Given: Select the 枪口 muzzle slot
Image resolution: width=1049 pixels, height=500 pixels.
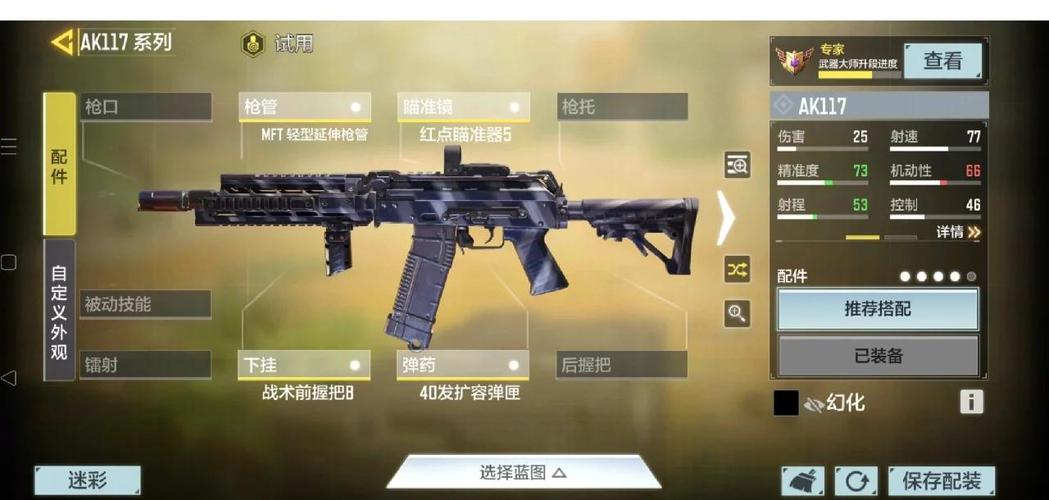Looking at the screenshot, I should coord(146,107).
